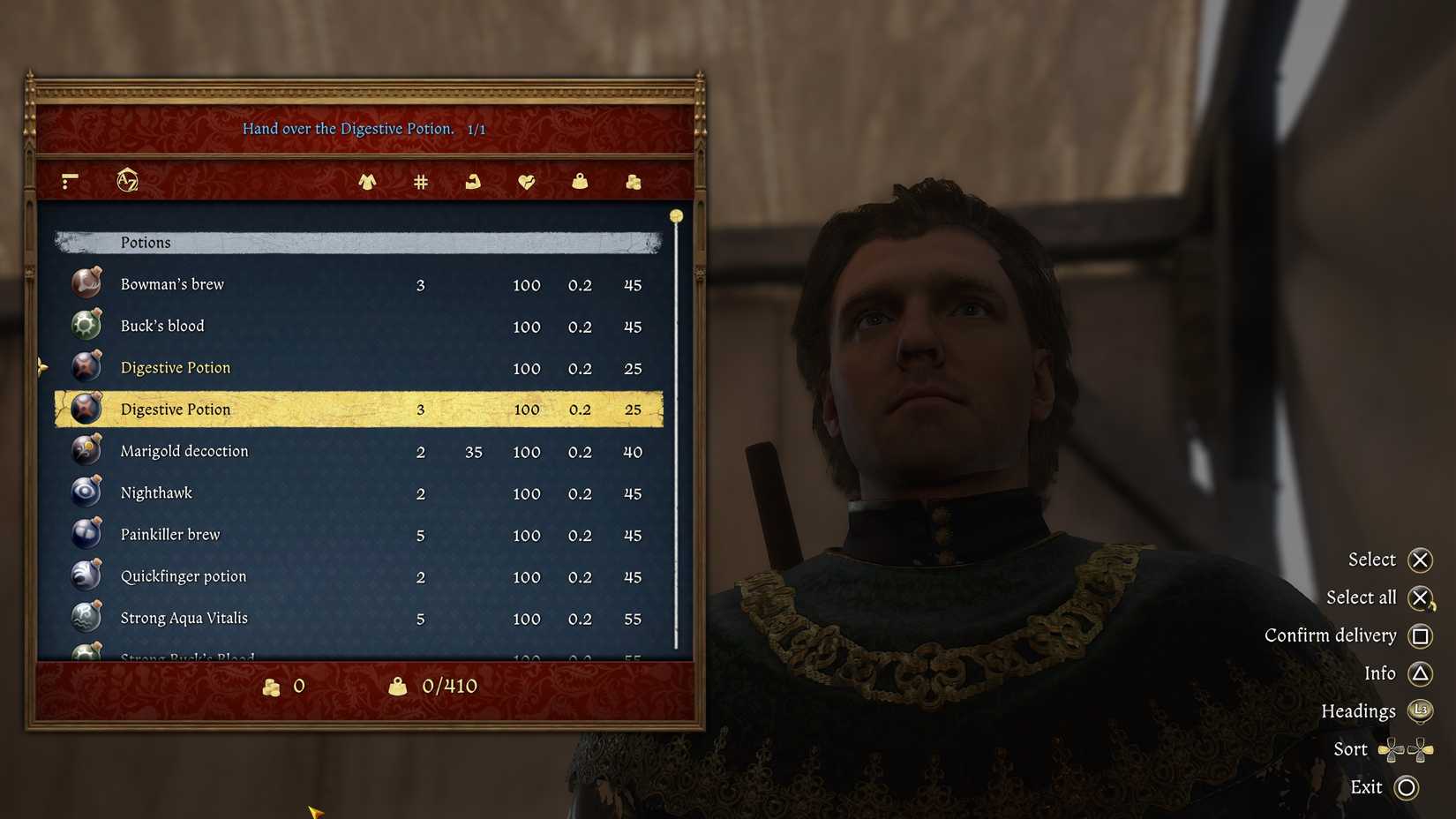This screenshot has width=1456, height=819.
Task: Sort by price using the coins icon
Action: (x=632, y=181)
